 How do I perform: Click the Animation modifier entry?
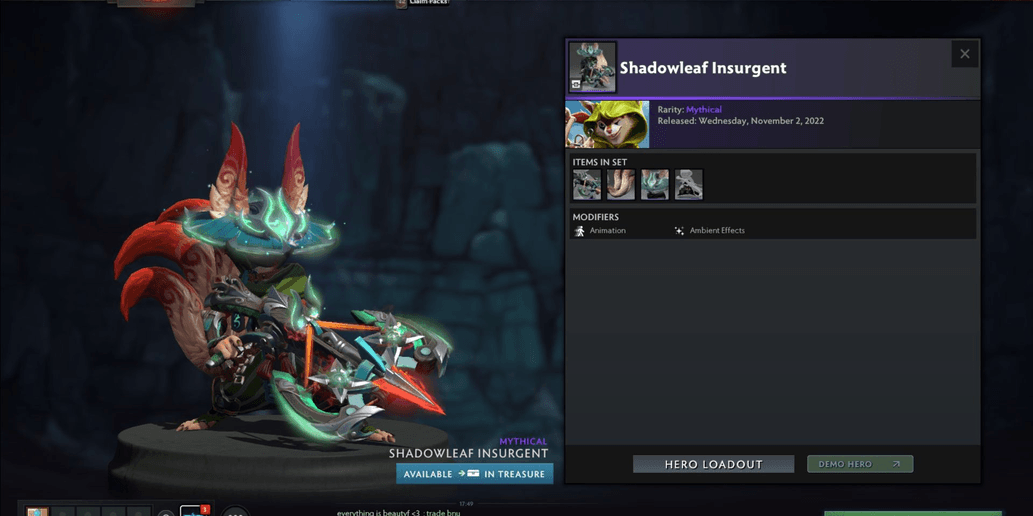pyautogui.click(x=600, y=231)
